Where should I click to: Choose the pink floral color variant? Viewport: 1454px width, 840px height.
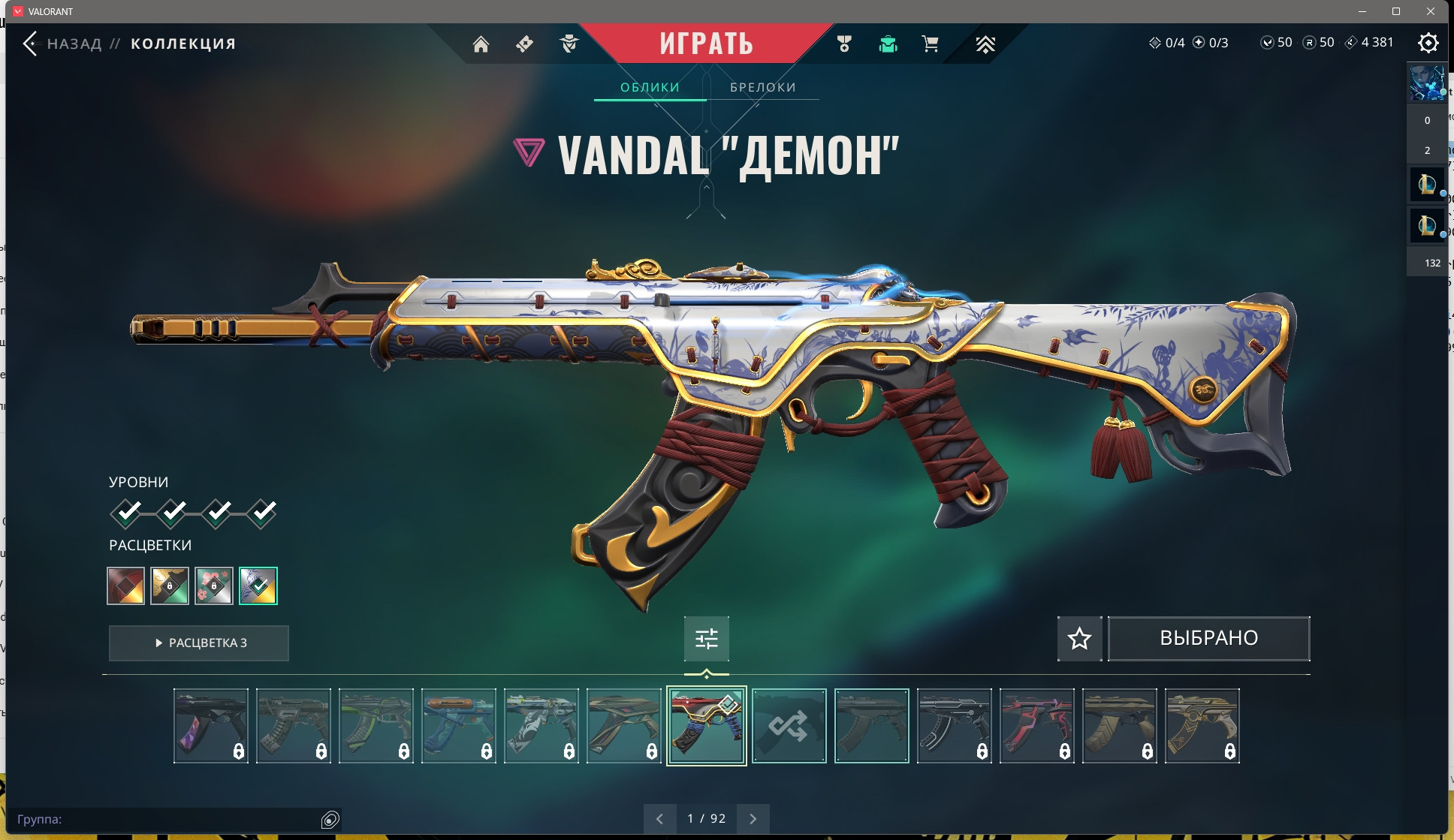click(214, 586)
